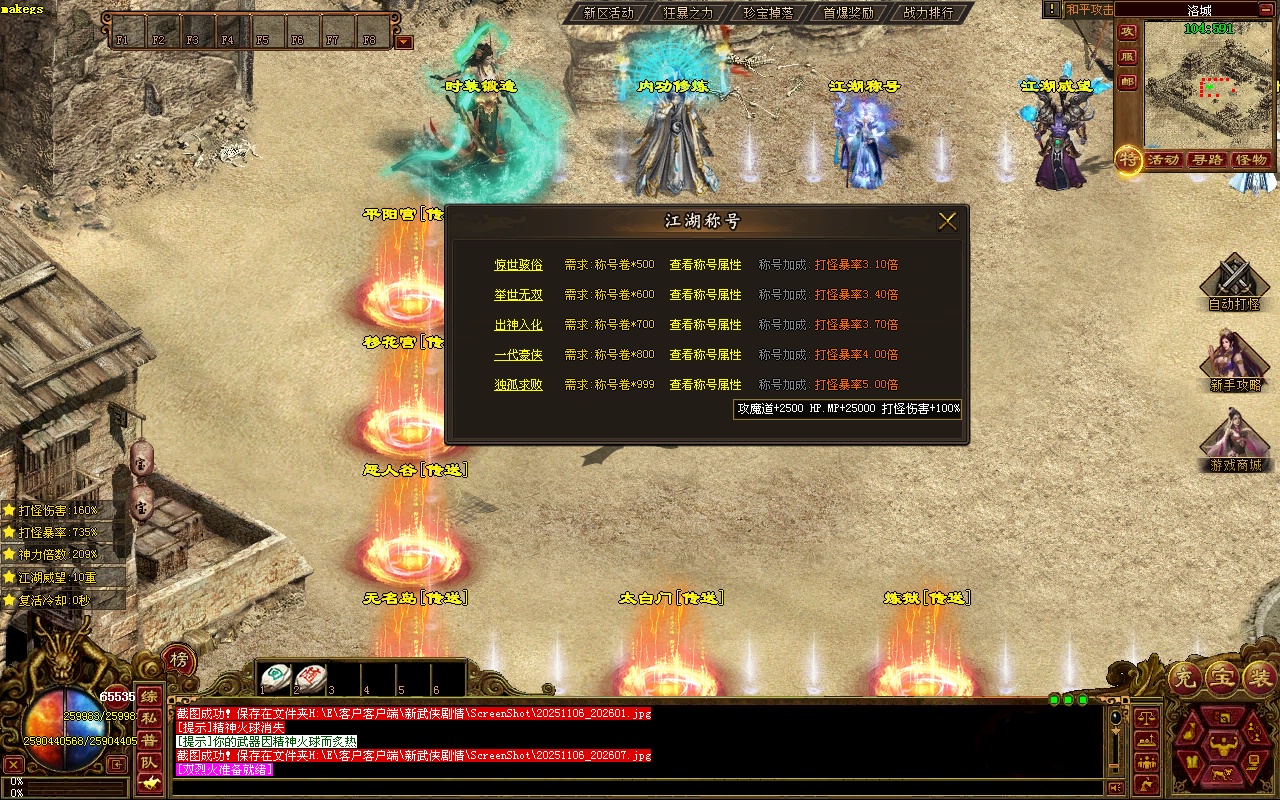Open the 榜 ranking round button

click(x=178, y=660)
